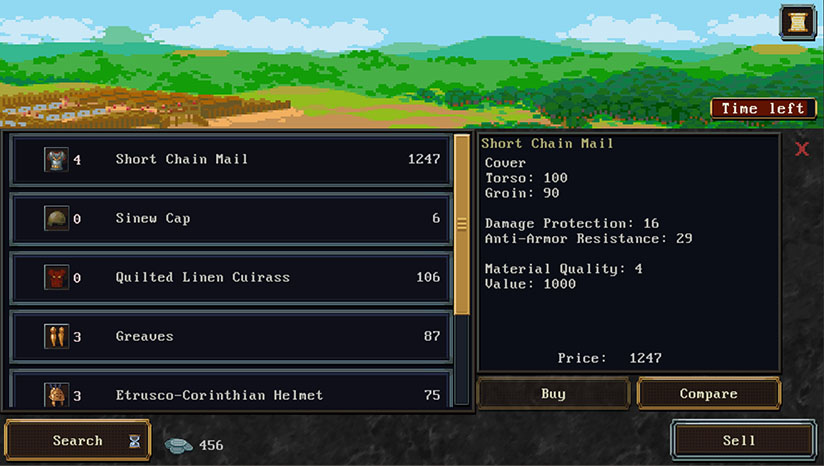Pick the Greaves item row
The width and height of the screenshot is (824, 466).
(x=230, y=336)
